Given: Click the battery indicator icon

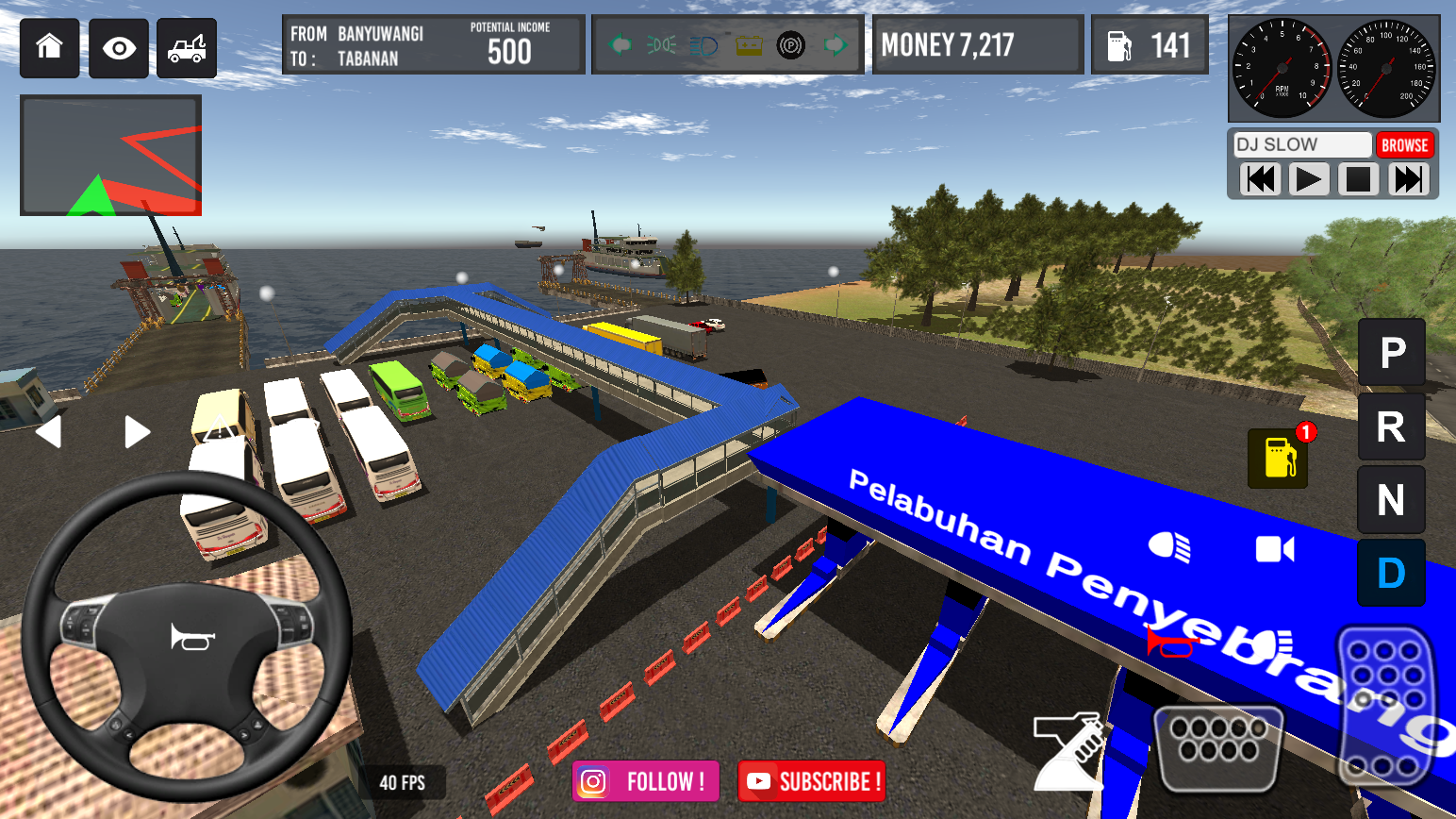Looking at the screenshot, I should [x=750, y=44].
